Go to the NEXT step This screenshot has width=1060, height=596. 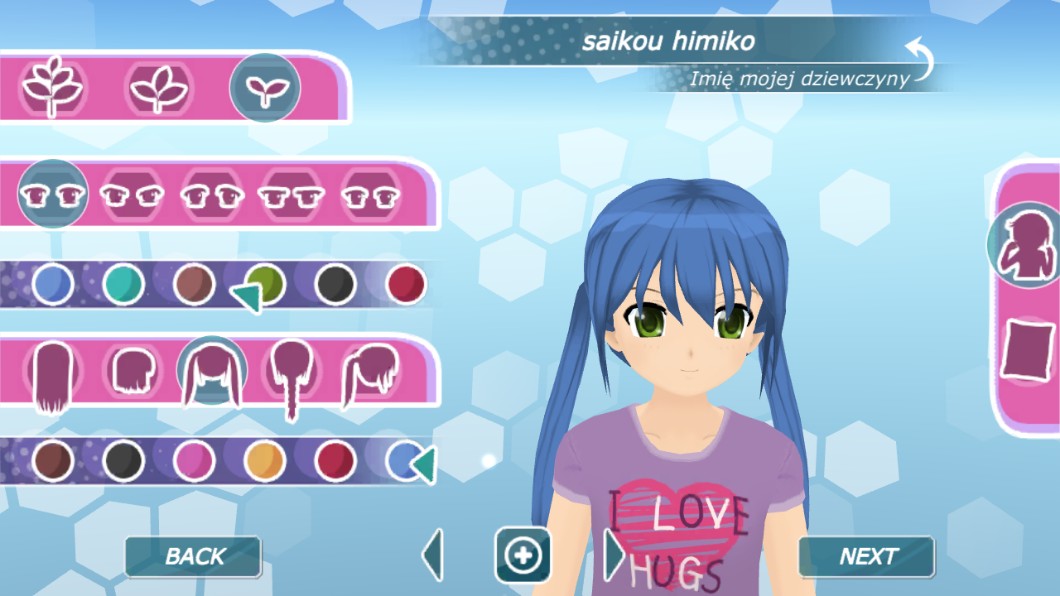[866, 557]
